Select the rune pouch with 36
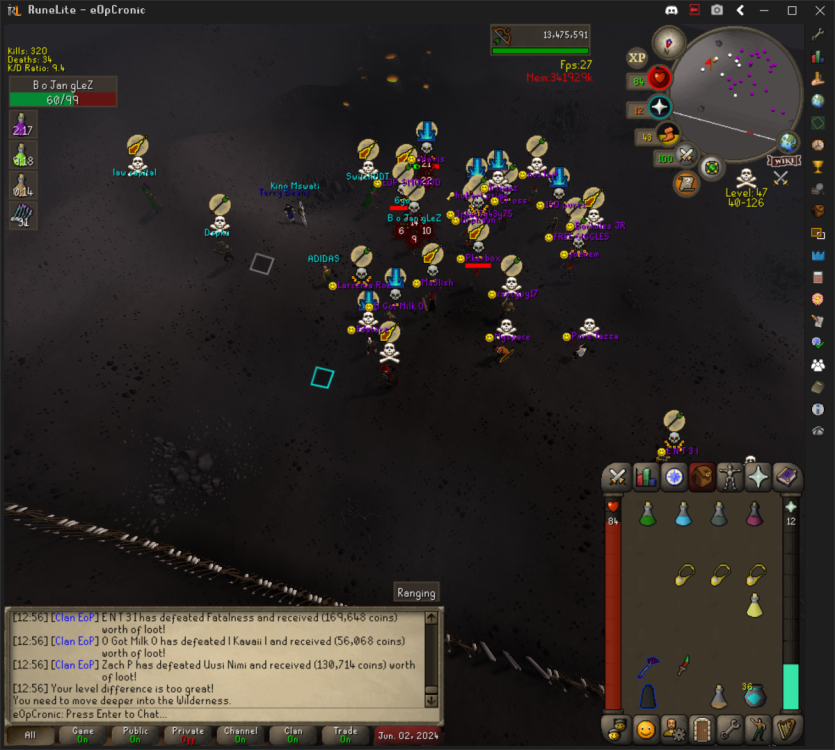 coord(755,695)
